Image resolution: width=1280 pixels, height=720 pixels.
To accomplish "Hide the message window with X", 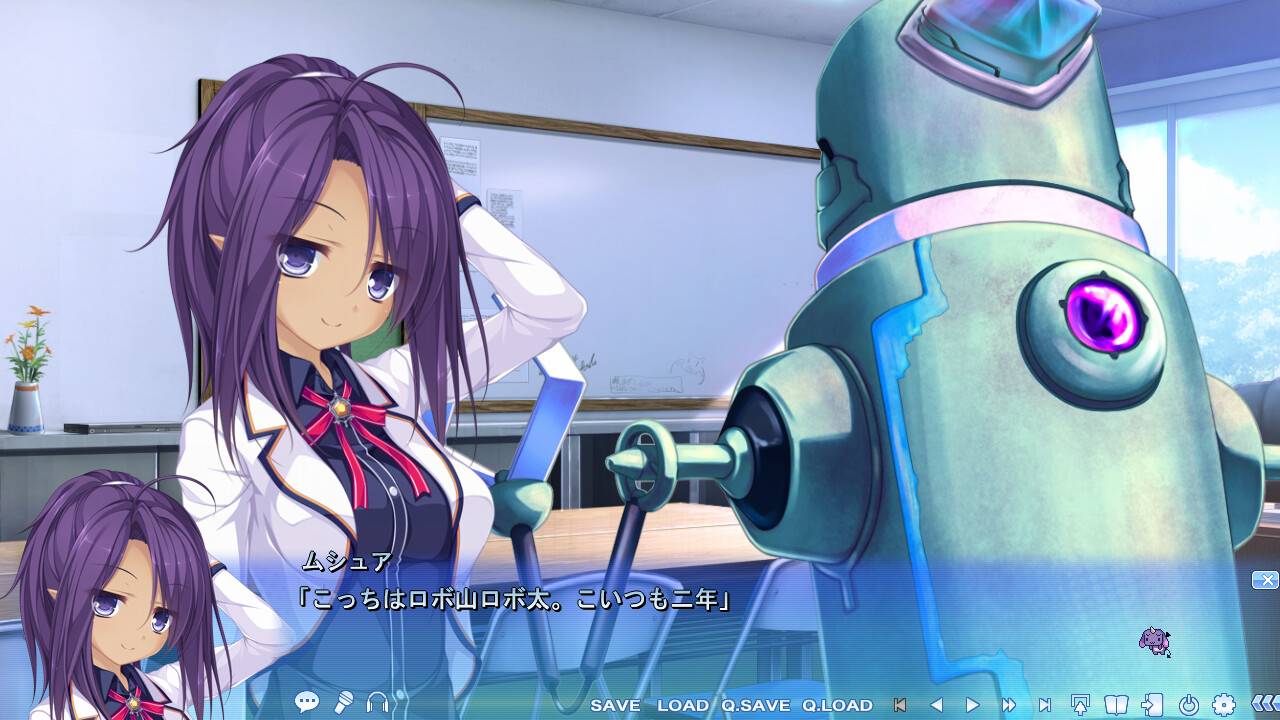I will tap(1265, 580).
